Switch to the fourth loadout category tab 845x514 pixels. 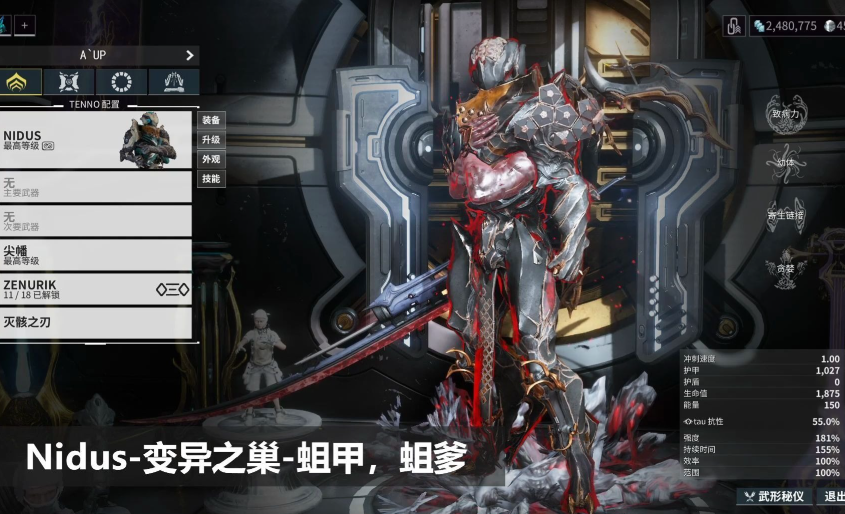point(173,82)
